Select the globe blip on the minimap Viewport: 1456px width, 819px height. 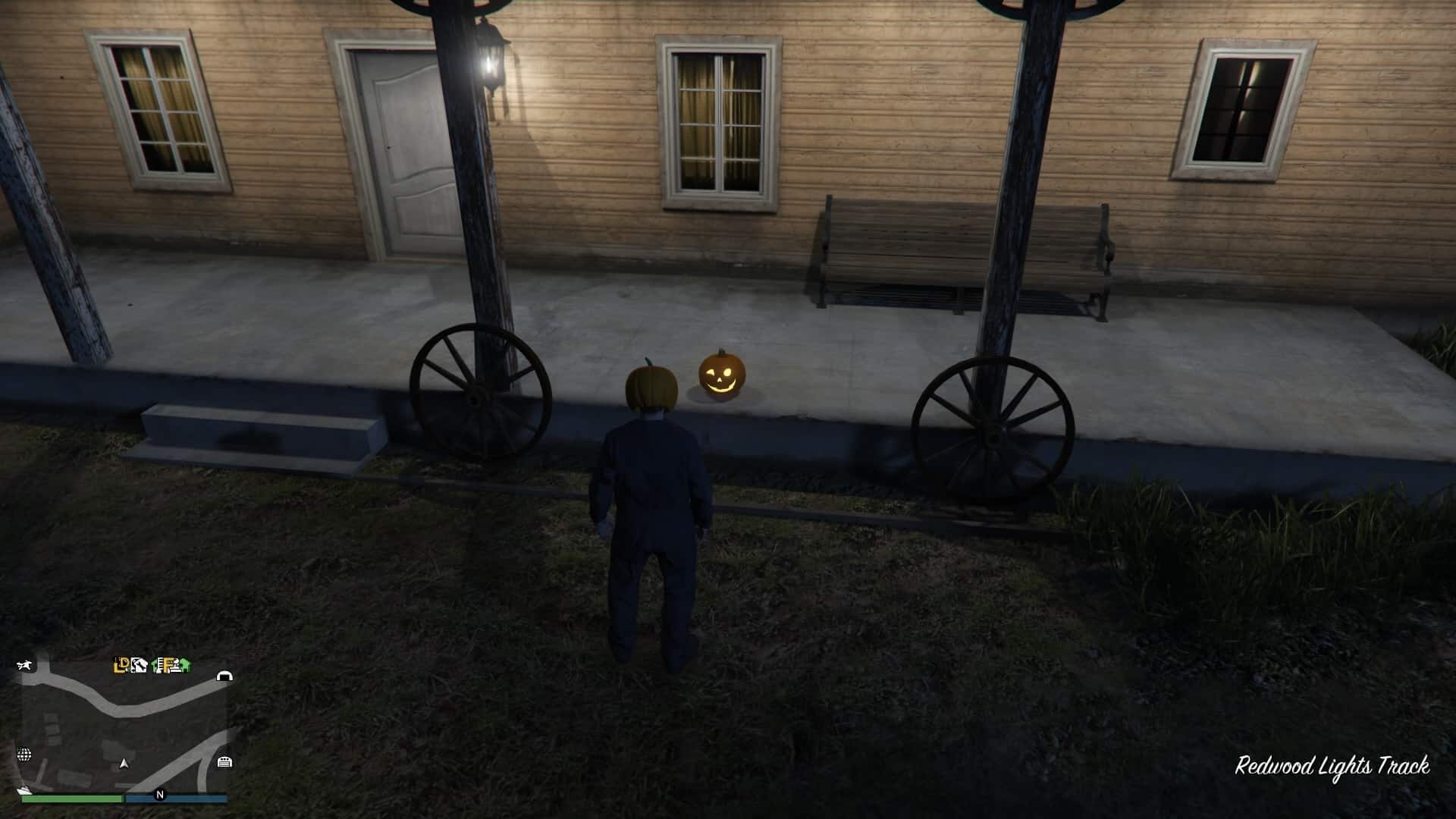click(24, 755)
